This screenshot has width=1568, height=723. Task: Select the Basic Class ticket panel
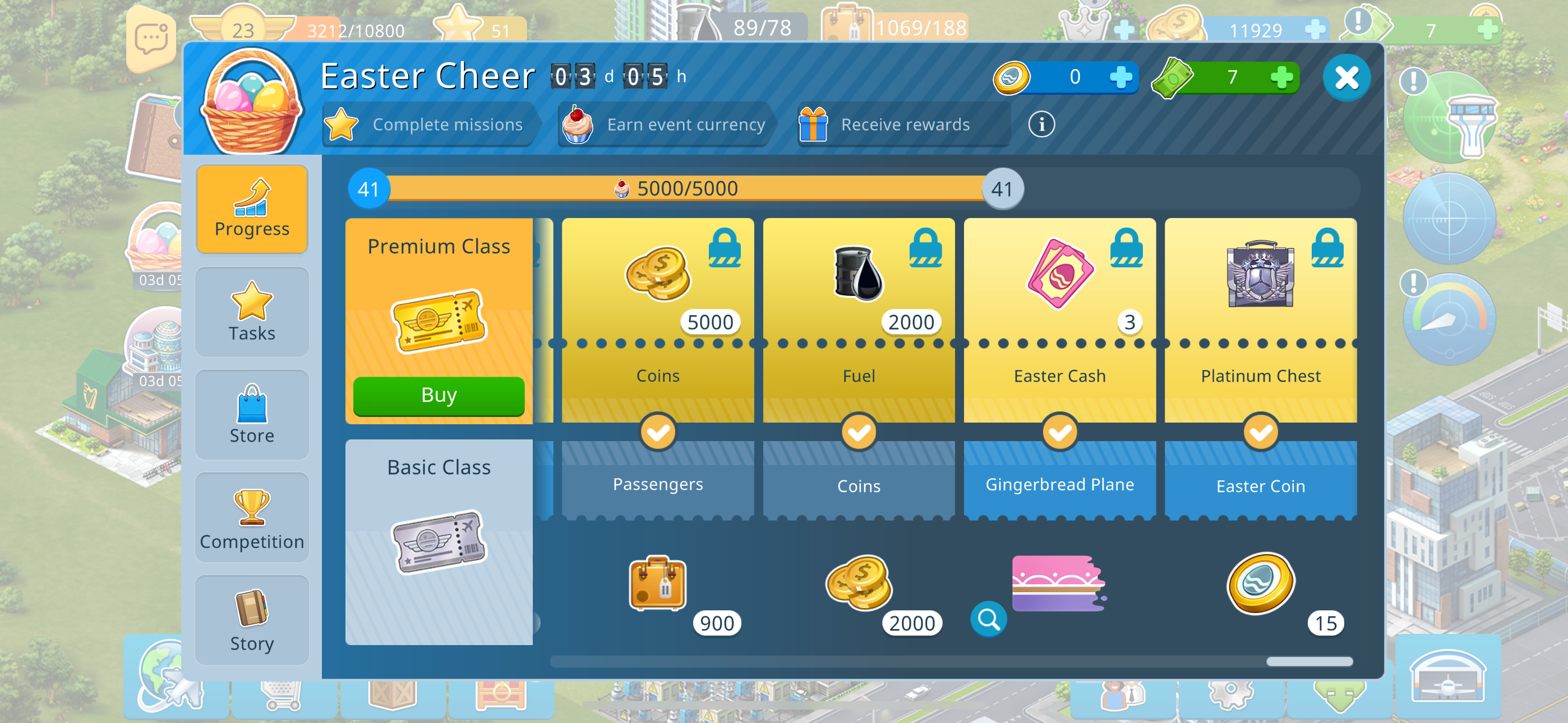point(438,541)
